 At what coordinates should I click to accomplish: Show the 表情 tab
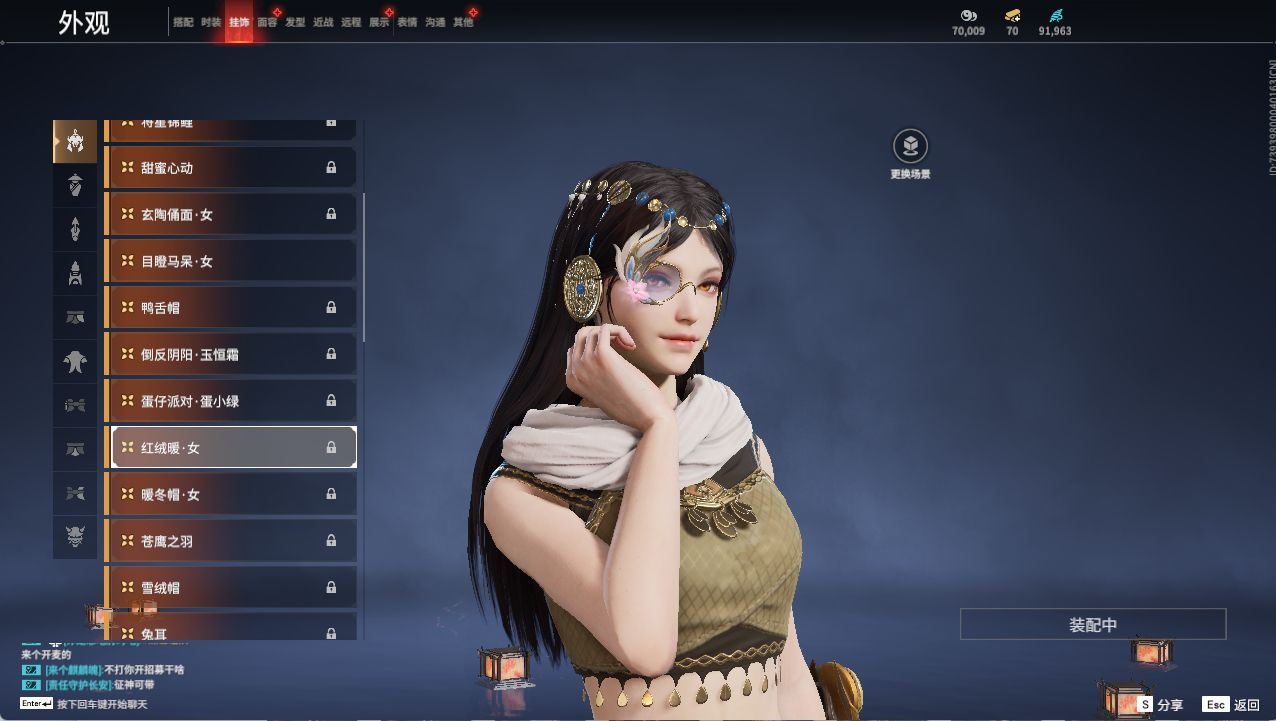click(x=407, y=22)
